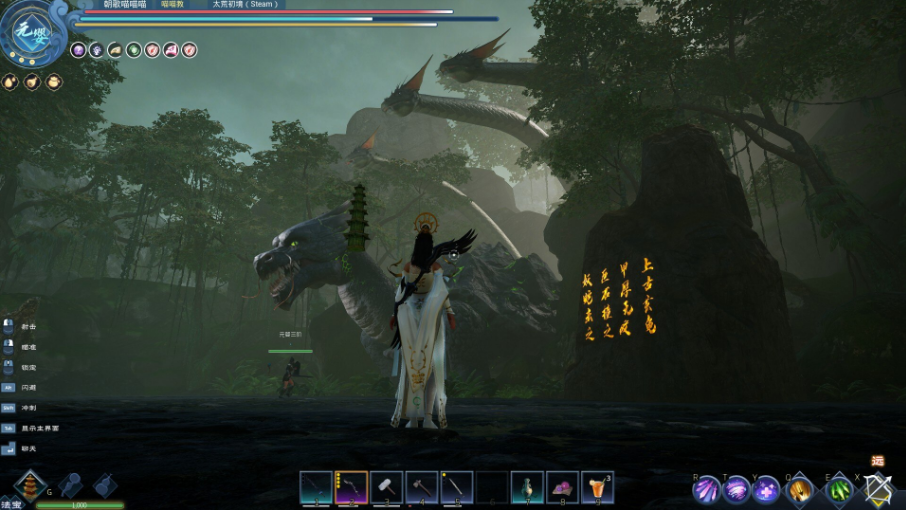
Task: Select the green swirl buff icon
Action: click(133, 49)
